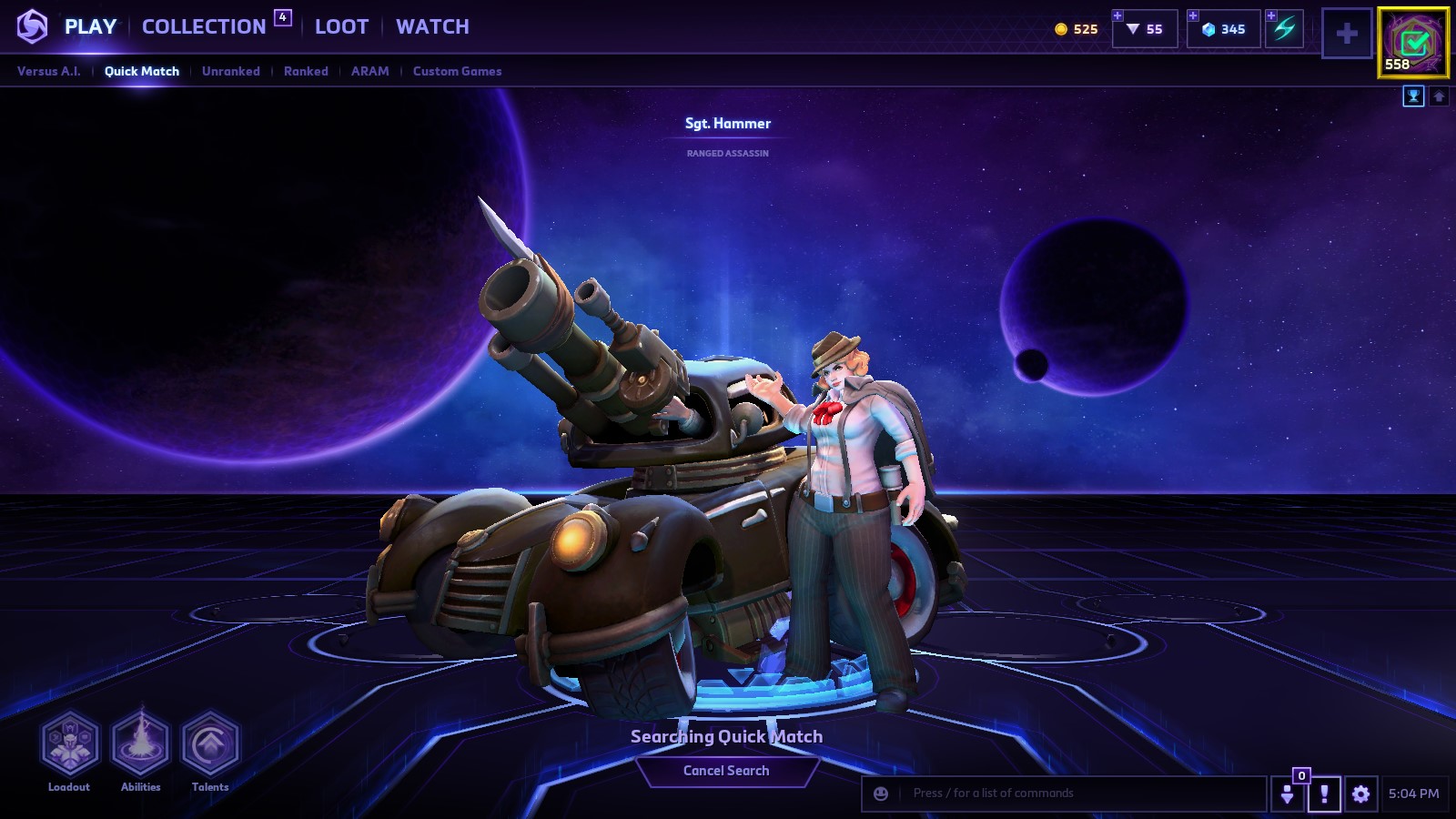Open the exclamation mark notifications button
1456x819 pixels.
coord(1324,794)
